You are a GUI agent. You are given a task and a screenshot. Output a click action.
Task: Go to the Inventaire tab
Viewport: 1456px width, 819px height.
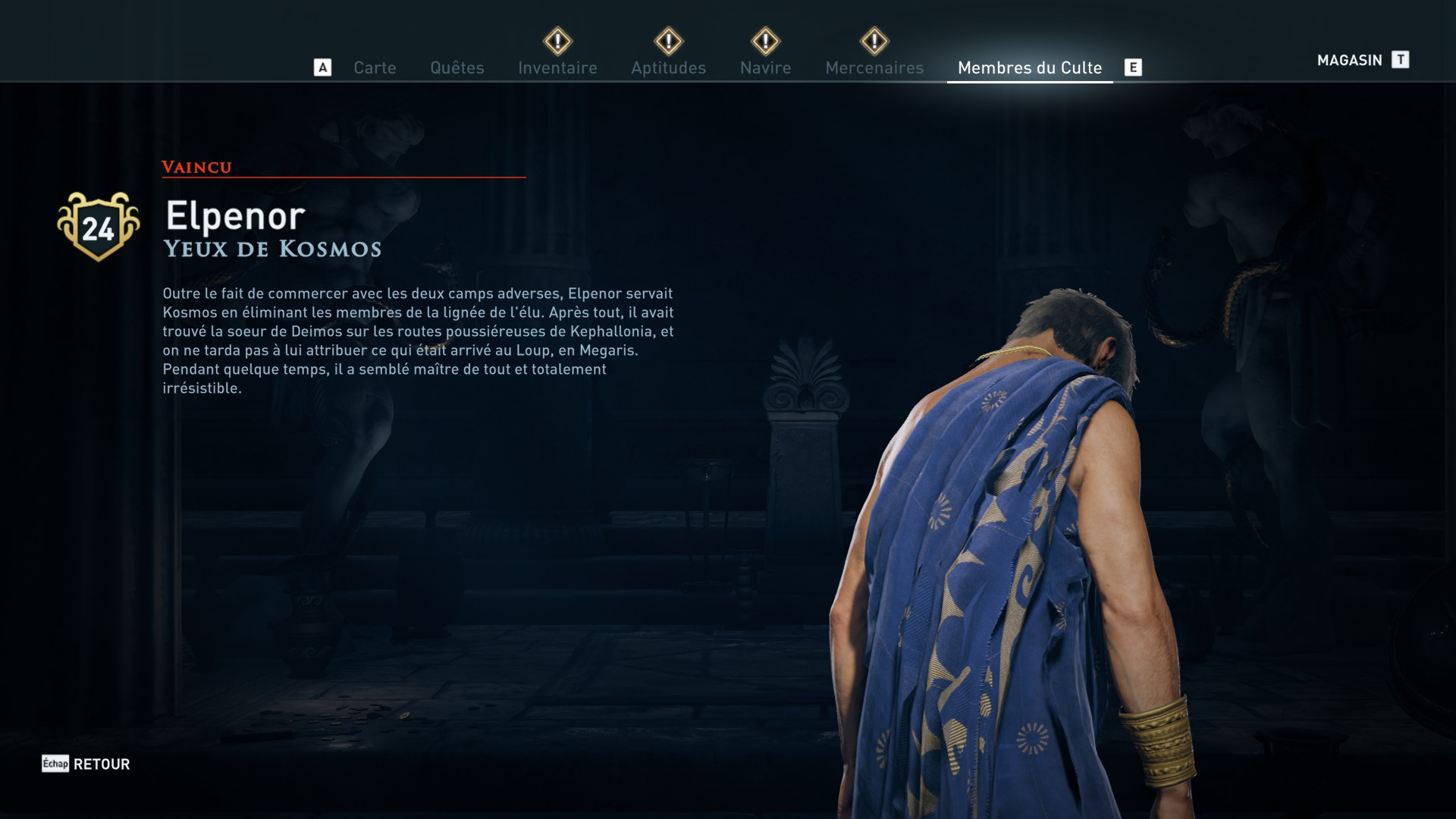coord(557,67)
